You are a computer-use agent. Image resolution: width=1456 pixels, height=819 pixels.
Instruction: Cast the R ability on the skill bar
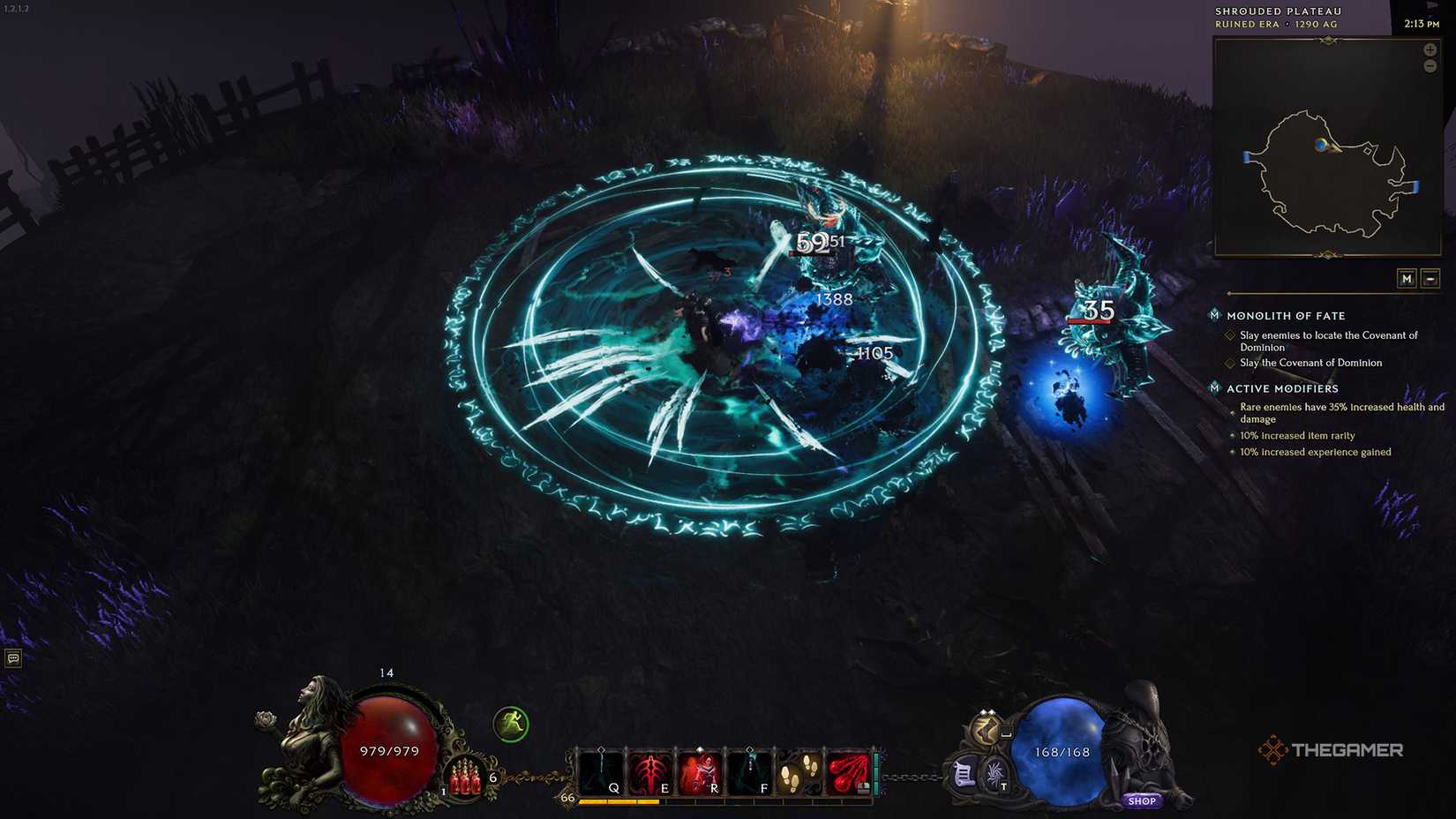[699, 772]
